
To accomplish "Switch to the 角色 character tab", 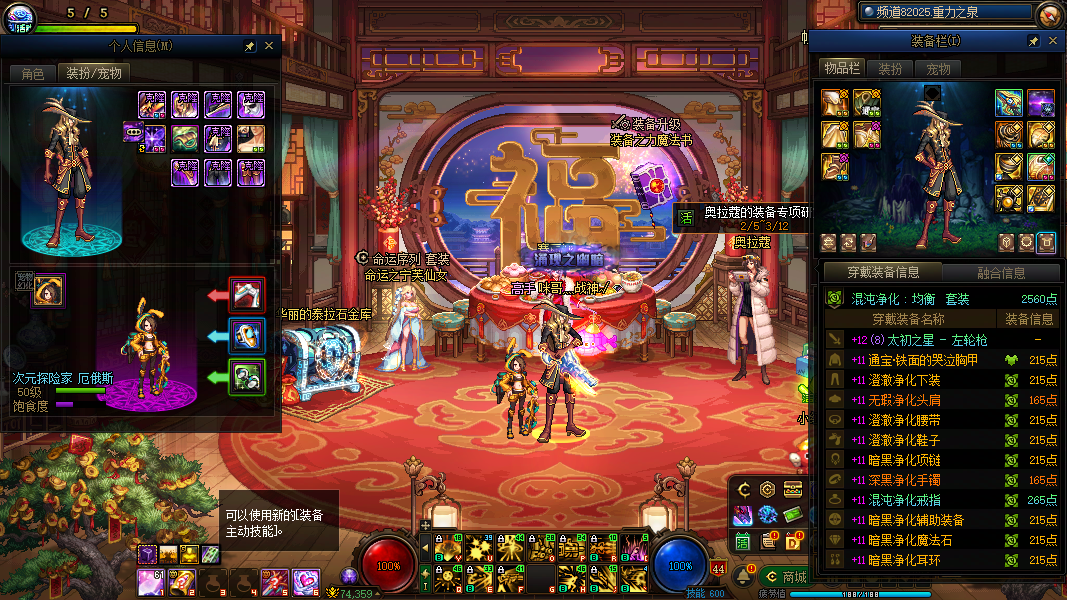I will (33, 73).
